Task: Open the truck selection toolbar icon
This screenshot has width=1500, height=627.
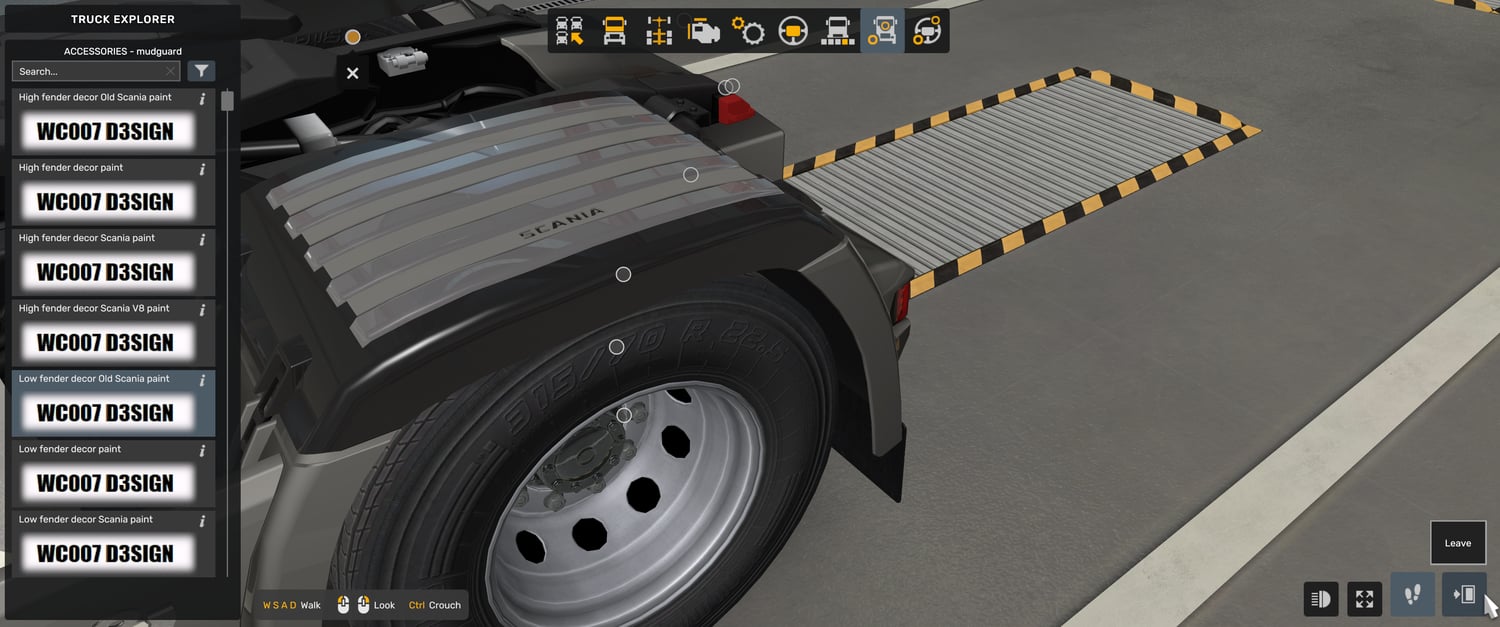Action: [x=570, y=31]
